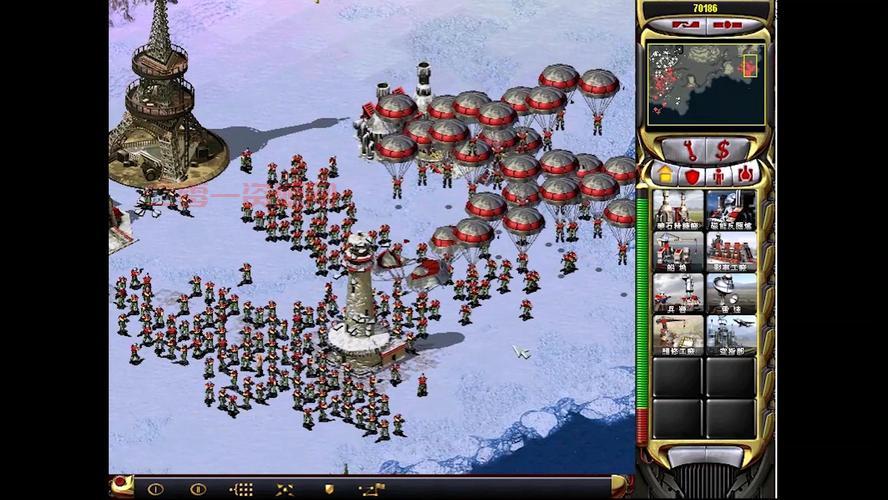Click the left red button above the minimap

tap(686, 24)
